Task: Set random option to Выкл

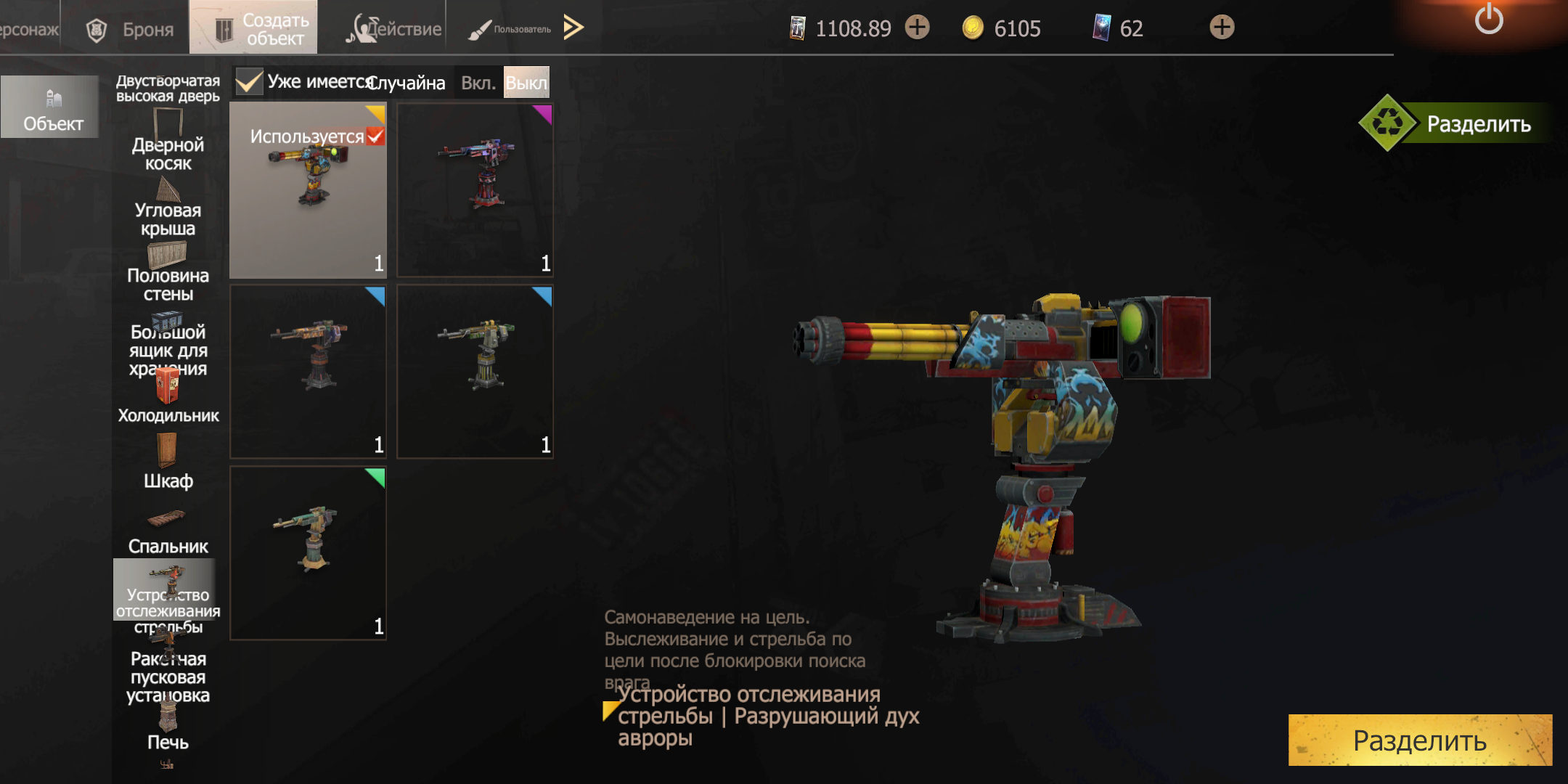Action: [526, 83]
